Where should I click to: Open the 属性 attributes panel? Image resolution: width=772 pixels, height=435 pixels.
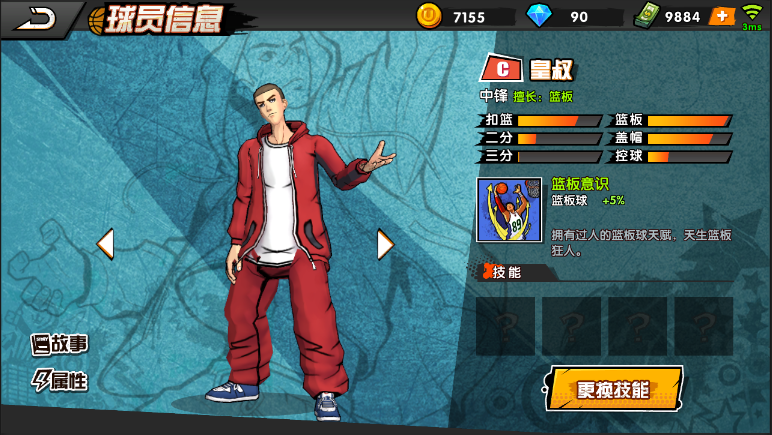(60, 380)
